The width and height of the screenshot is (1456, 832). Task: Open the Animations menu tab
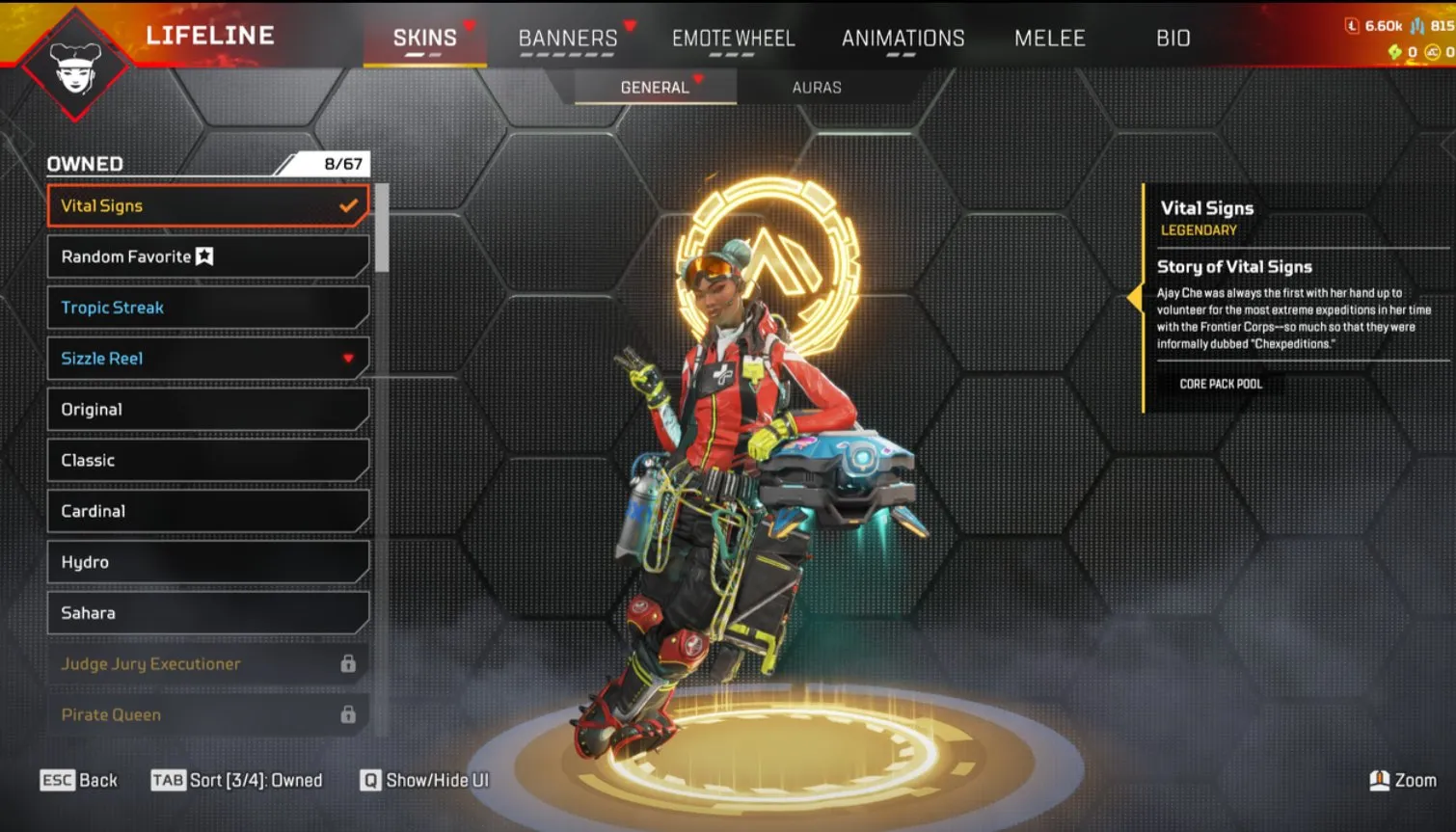point(903,39)
